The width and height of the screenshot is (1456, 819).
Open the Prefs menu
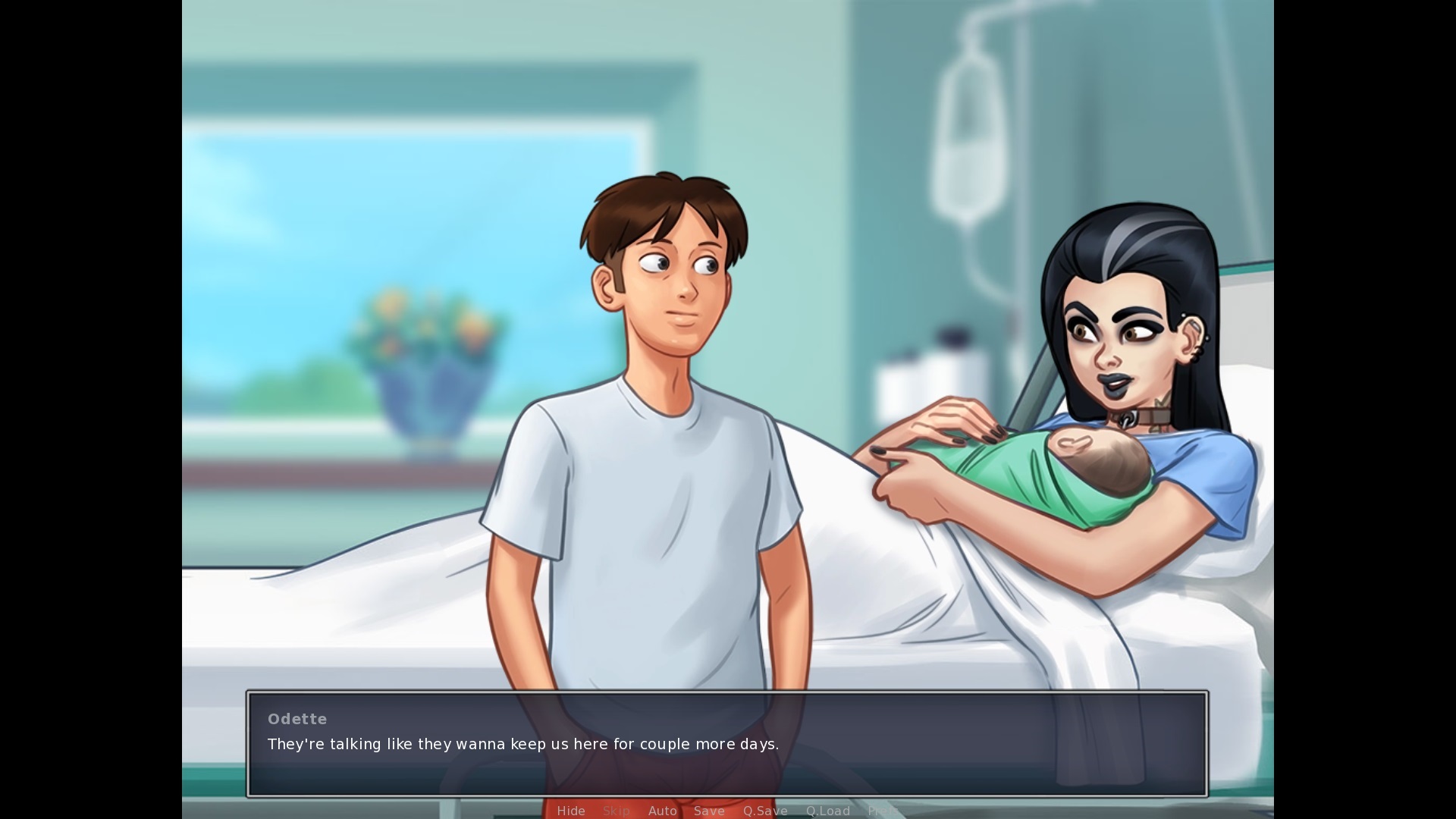883,811
